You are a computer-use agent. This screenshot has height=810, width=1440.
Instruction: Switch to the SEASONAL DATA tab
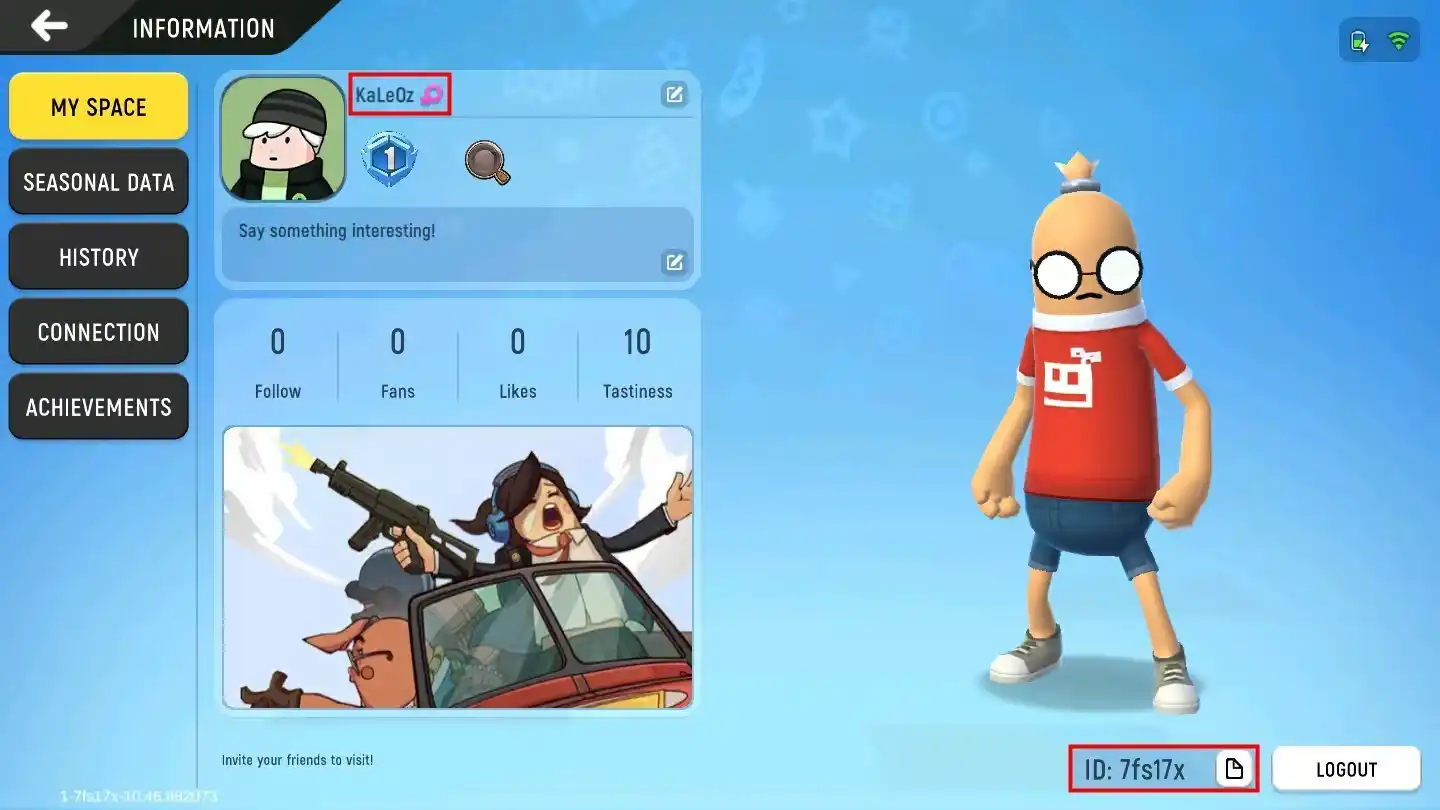tap(98, 181)
